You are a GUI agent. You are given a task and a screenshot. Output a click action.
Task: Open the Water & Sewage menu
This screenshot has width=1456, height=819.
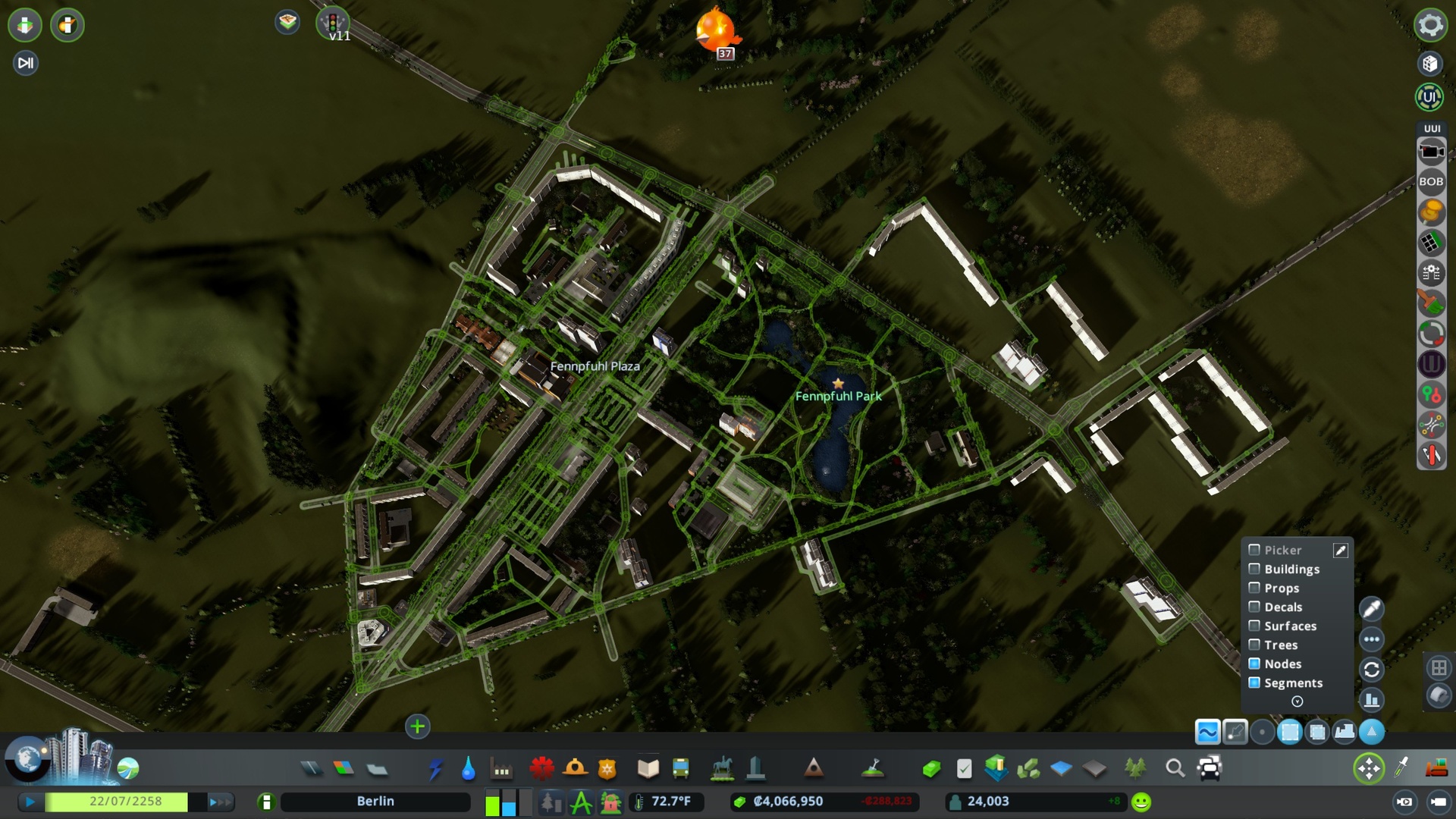[x=467, y=768]
